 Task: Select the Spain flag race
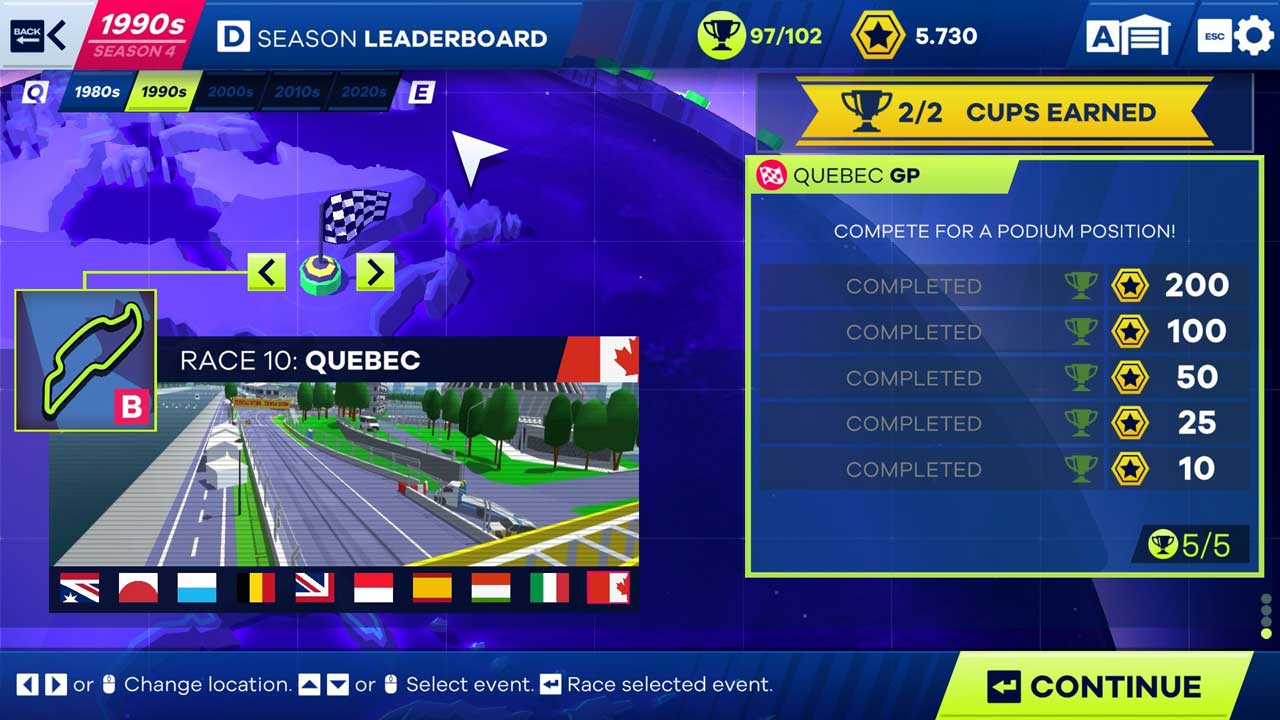(432, 588)
